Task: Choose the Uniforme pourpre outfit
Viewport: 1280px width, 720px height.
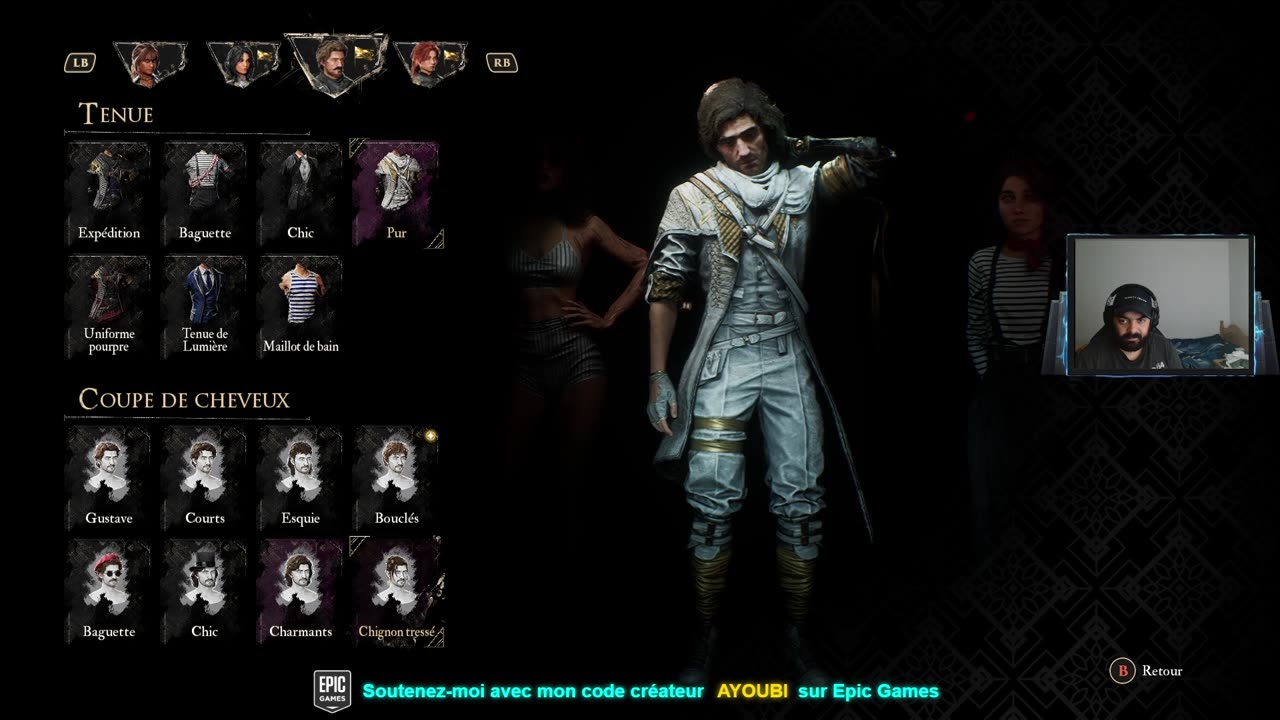Action: click(109, 305)
